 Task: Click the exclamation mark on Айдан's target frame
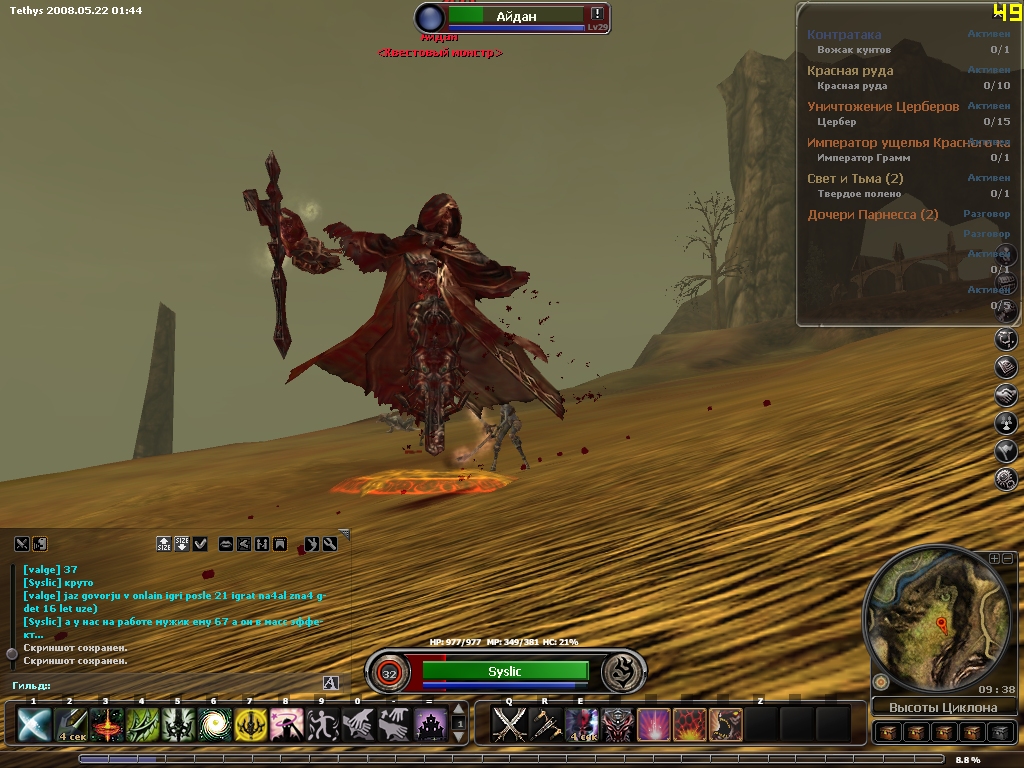[x=597, y=14]
